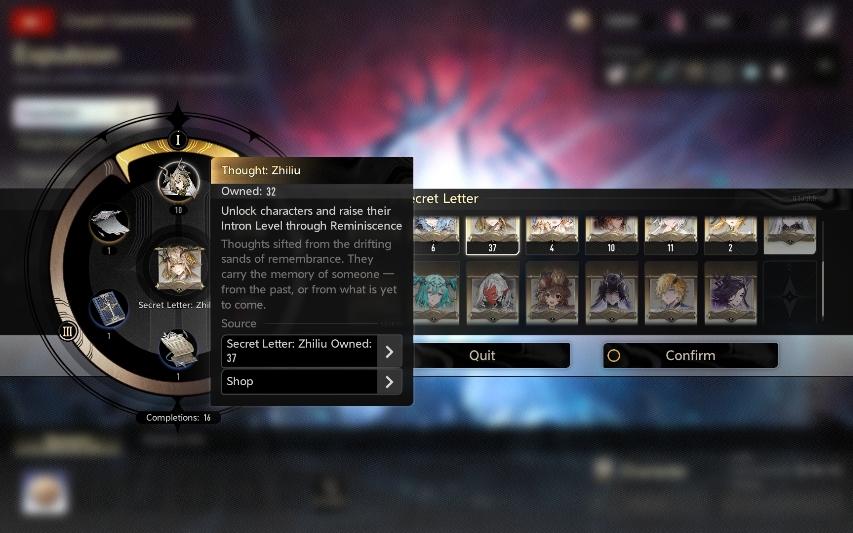
Task: Select the secret letter with count 4
Action: tap(552, 232)
